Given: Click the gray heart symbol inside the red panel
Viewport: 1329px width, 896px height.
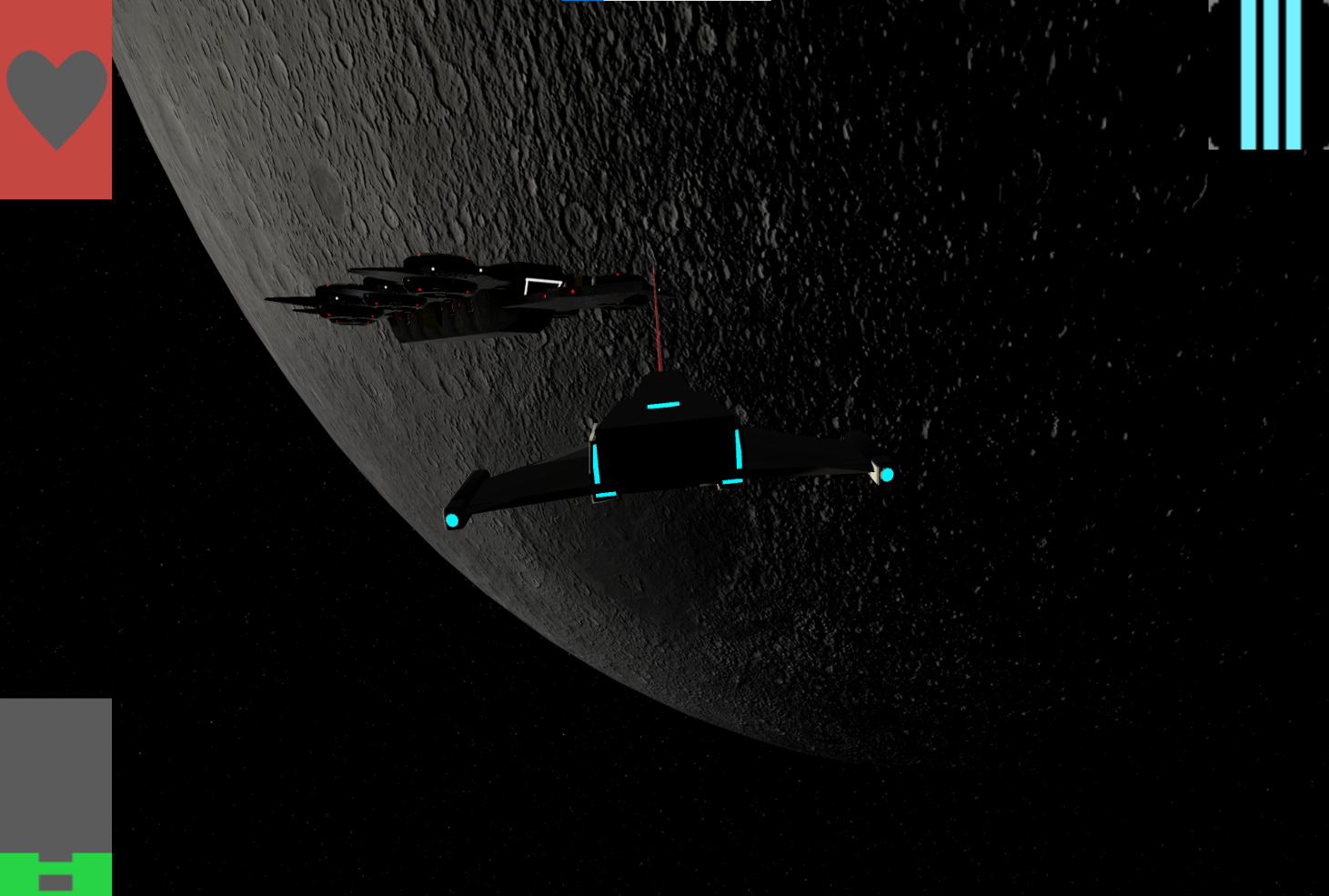Looking at the screenshot, I should [x=56, y=100].
